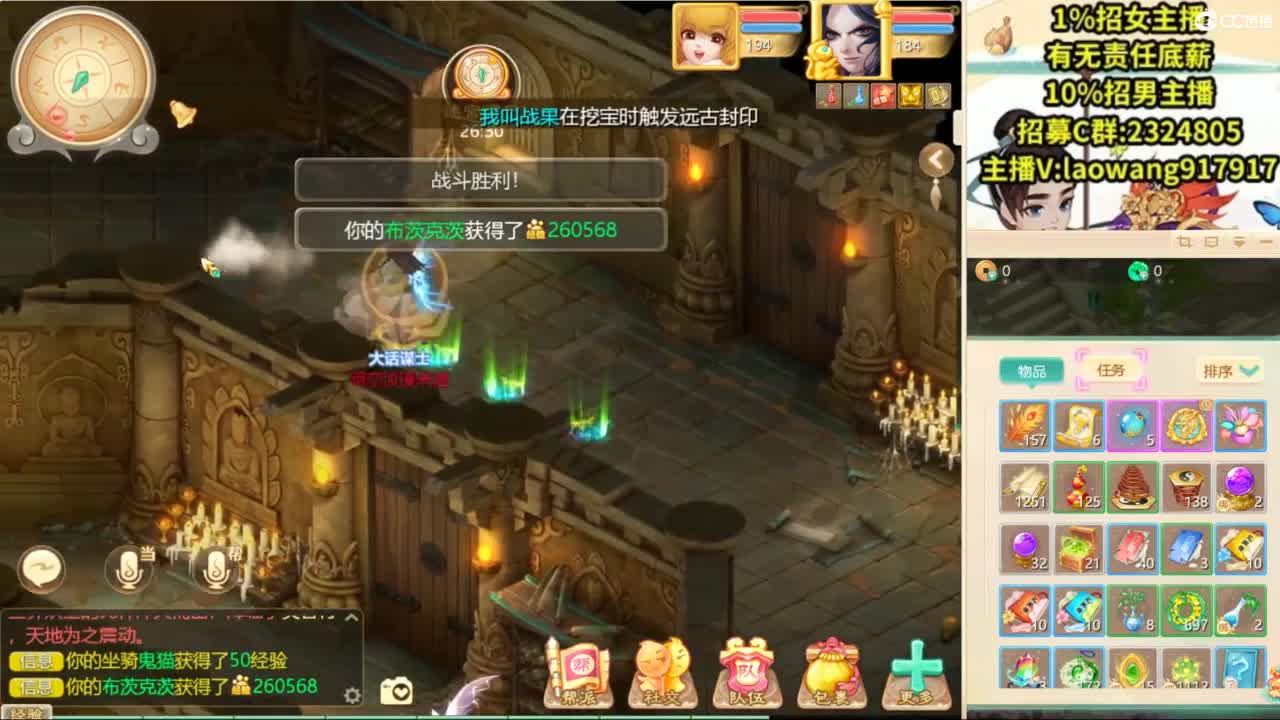Viewport: 1280px width, 720px height.
Task: Click the plus beside the coin balance
Action: point(993,278)
